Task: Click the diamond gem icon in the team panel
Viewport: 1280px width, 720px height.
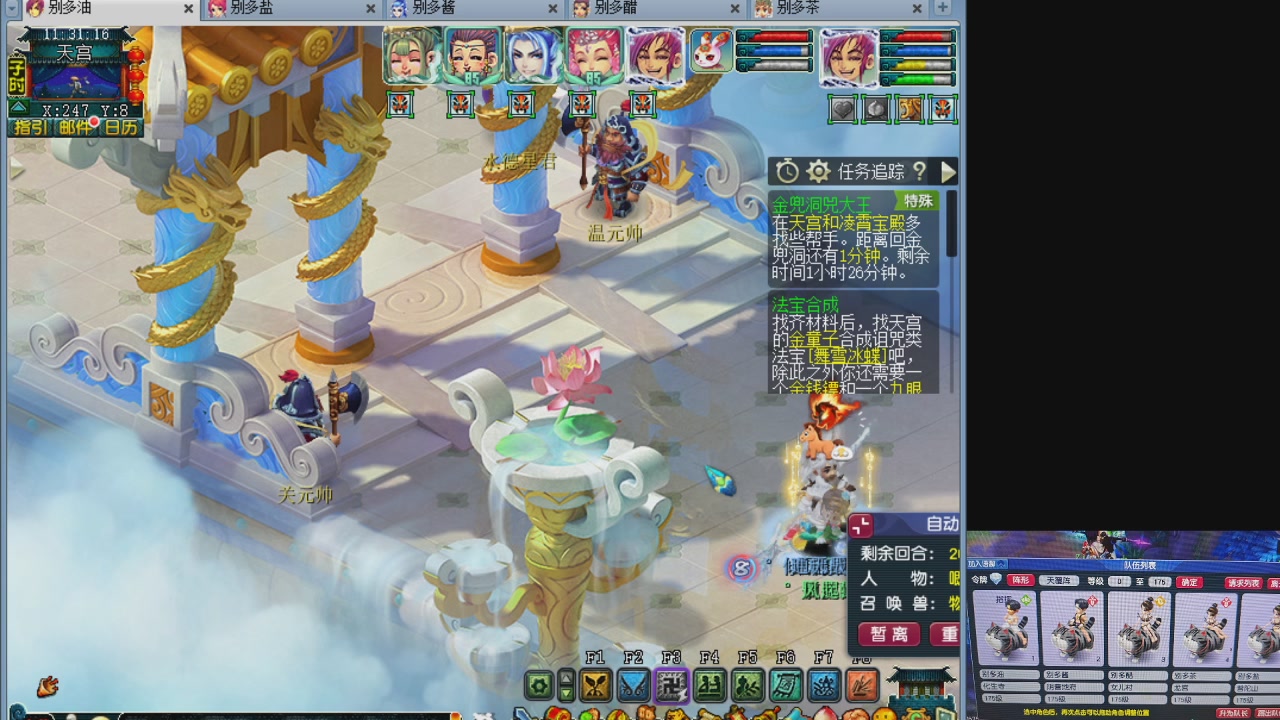Action: (996, 581)
